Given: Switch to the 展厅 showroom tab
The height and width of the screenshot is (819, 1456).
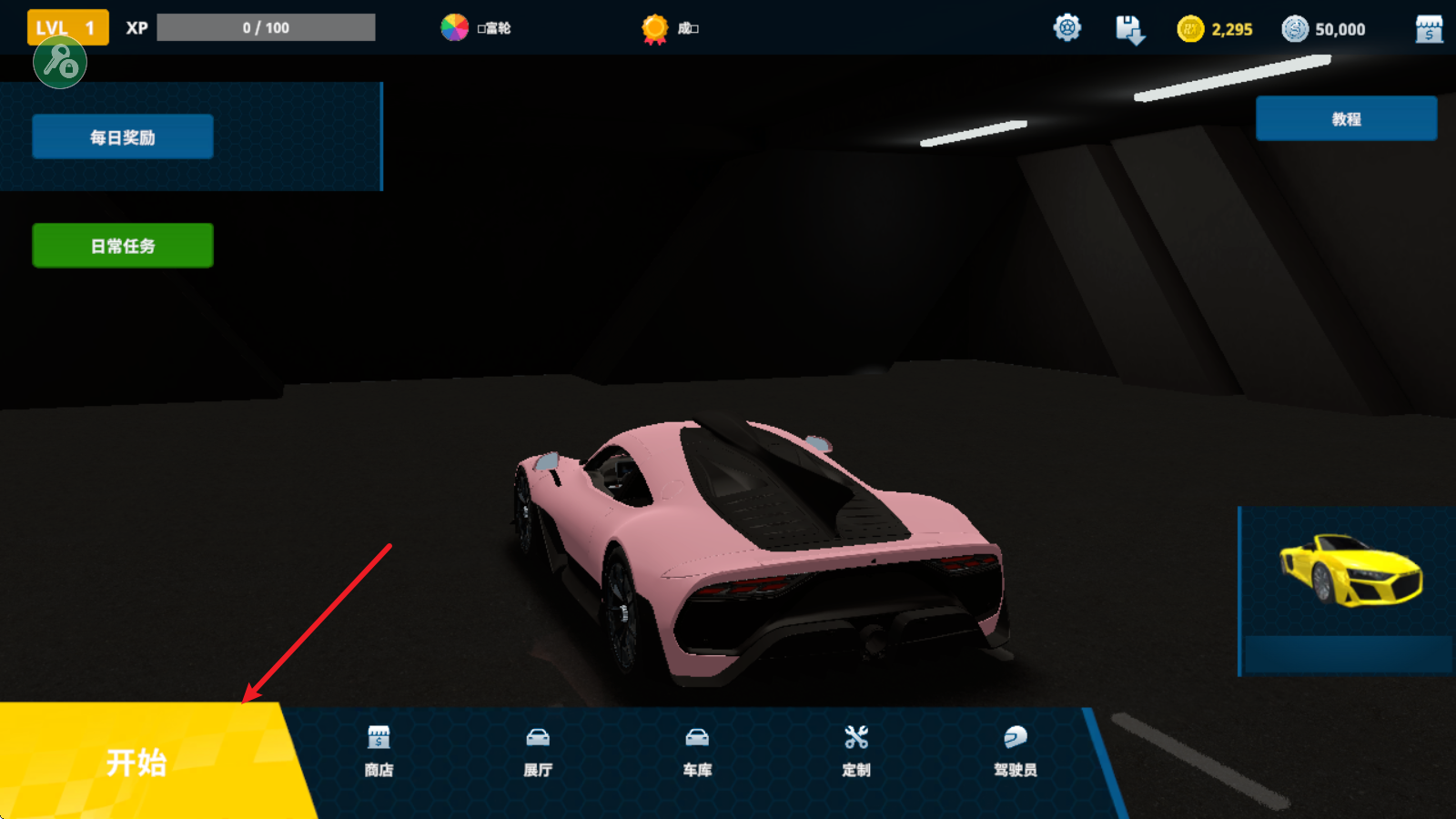Looking at the screenshot, I should 539,751.
